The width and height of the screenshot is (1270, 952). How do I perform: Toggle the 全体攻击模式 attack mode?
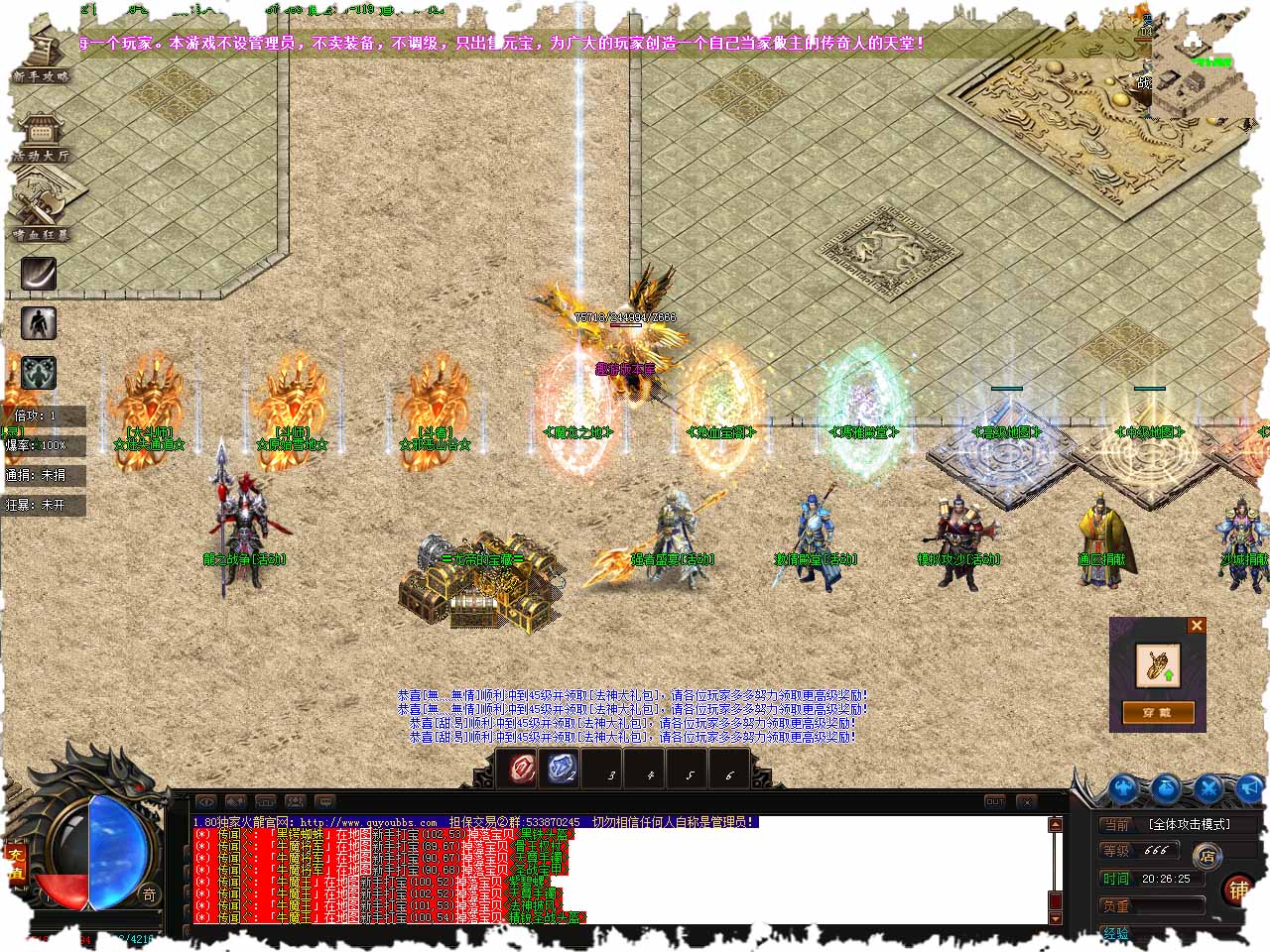(1189, 824)
